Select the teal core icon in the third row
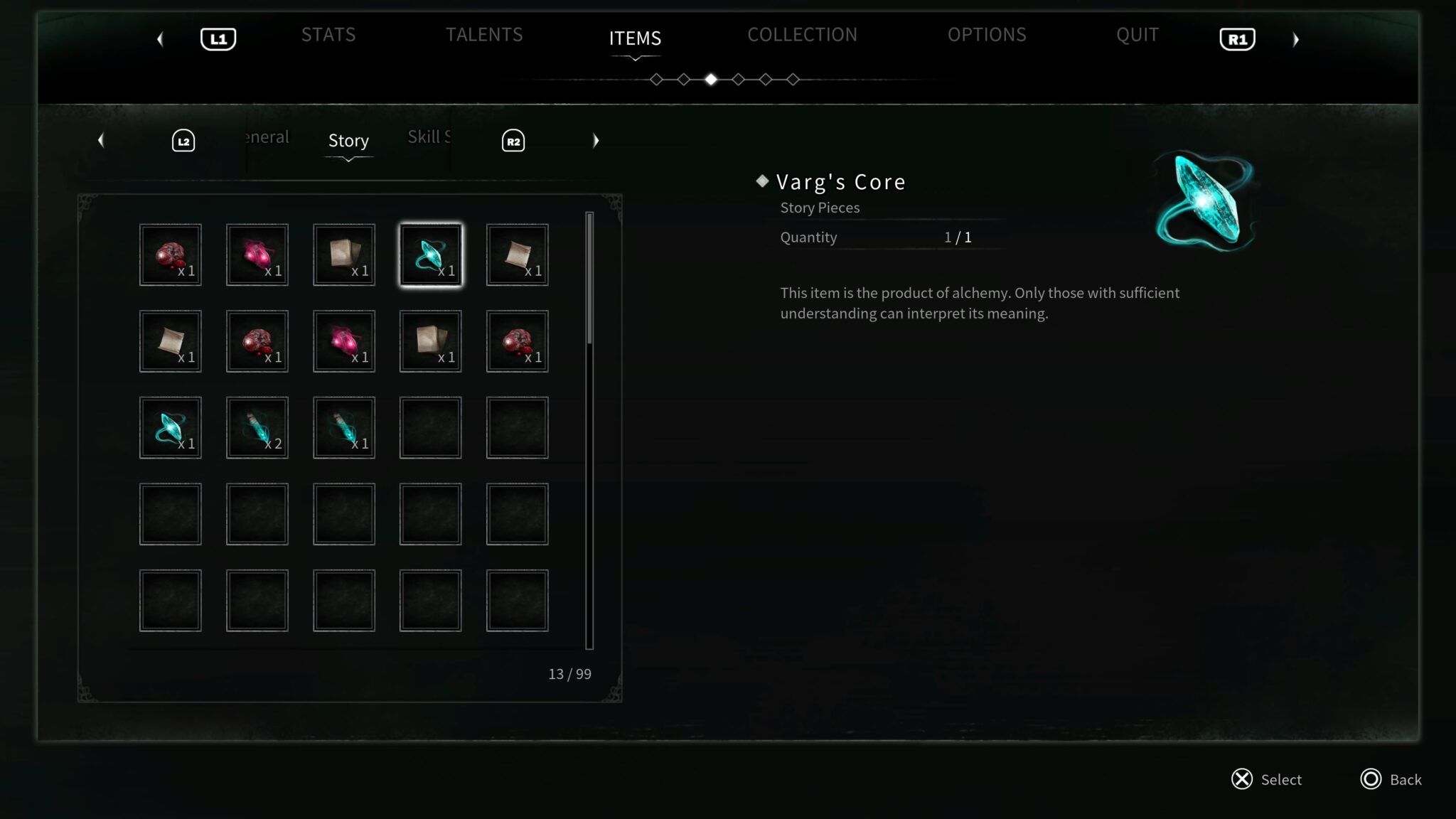The height and width of the screenshot is (819, 1456). point(170,427)
